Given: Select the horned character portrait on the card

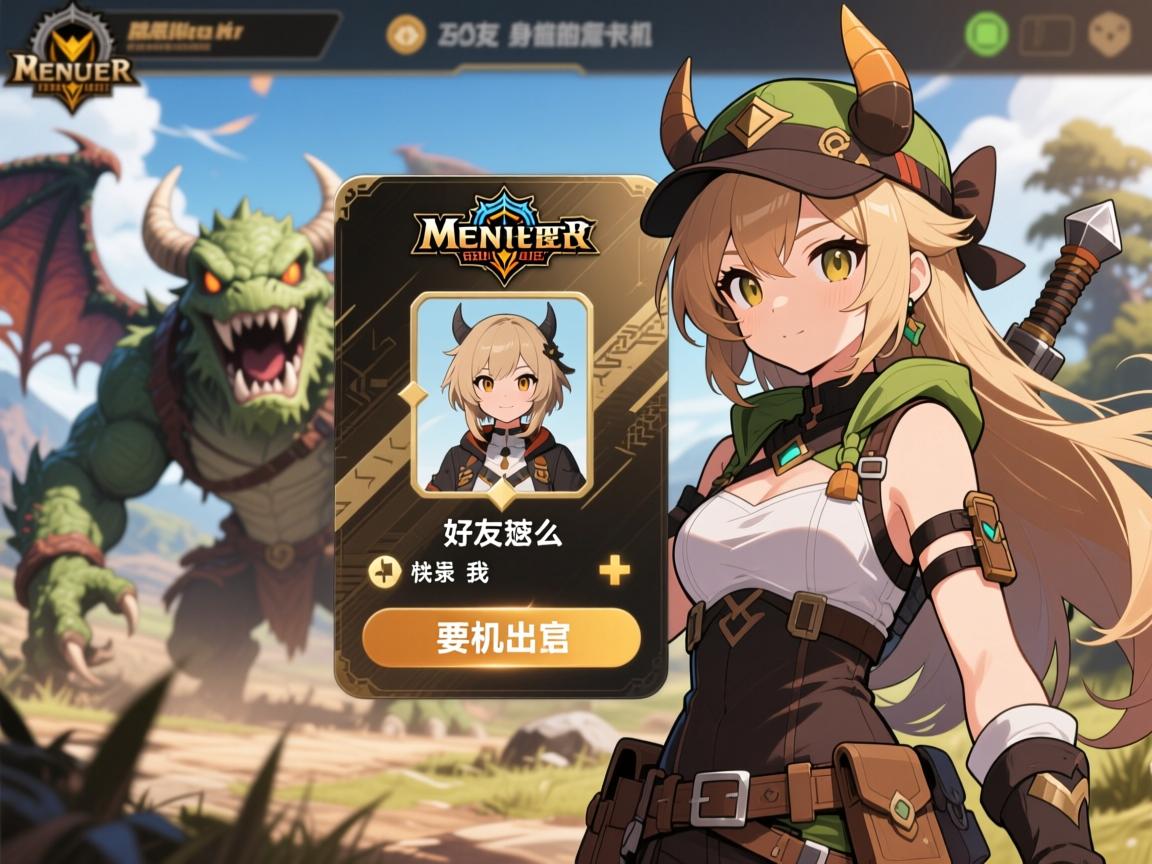Looking at the screenshot, I should pyautogui.click(x=502, y=394).
